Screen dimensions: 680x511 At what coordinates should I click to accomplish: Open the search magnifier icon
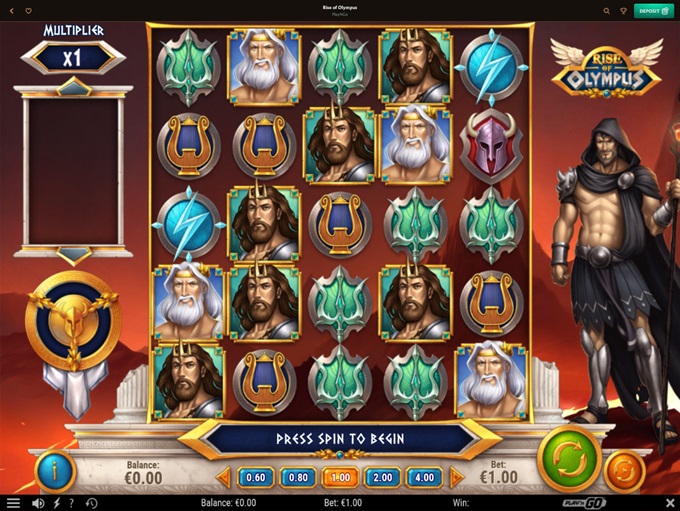point(607,11)
